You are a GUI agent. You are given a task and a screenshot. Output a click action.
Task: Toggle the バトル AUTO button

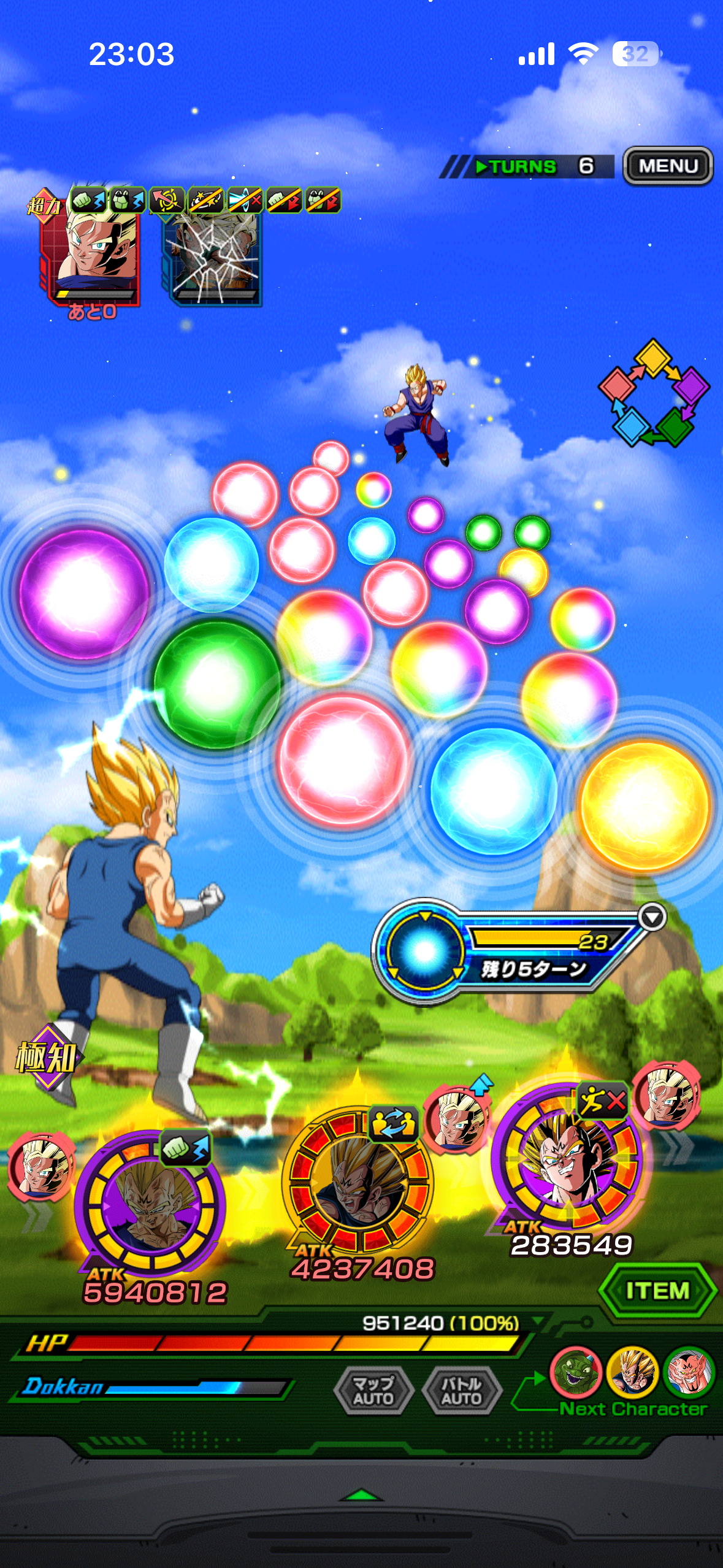click(462, 1390)
